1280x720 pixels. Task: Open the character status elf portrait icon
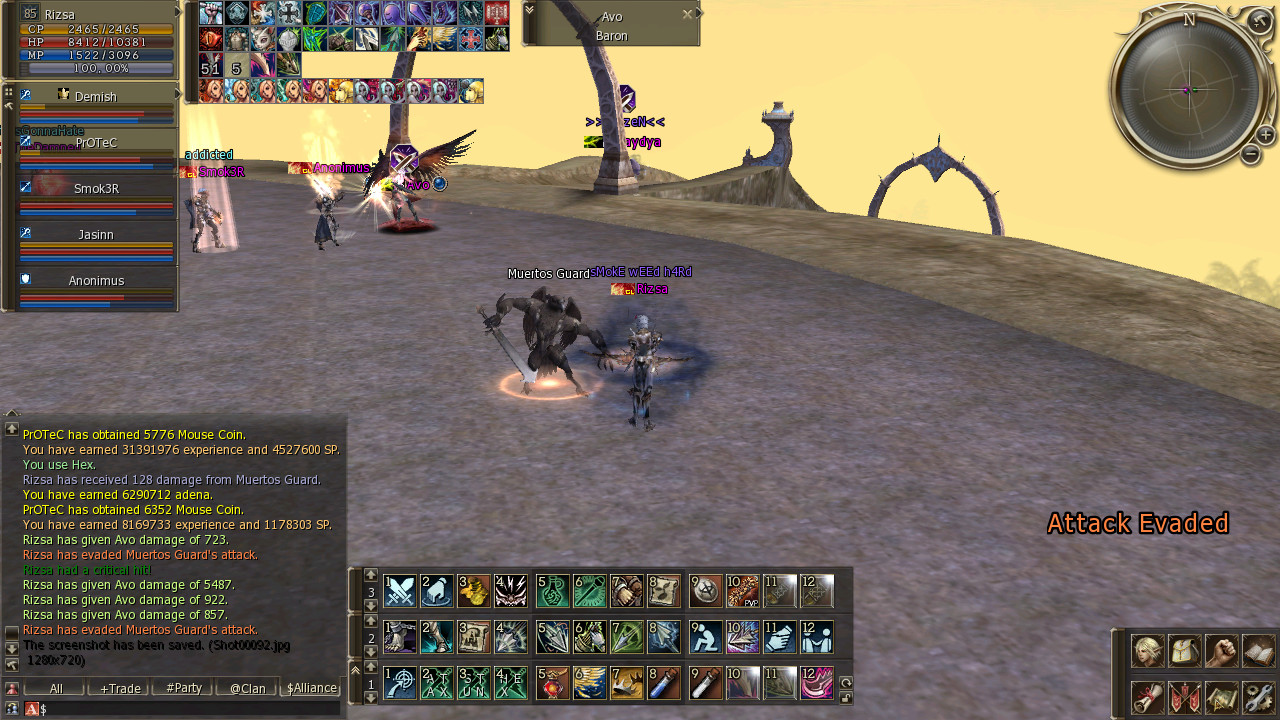point(1147,651)
